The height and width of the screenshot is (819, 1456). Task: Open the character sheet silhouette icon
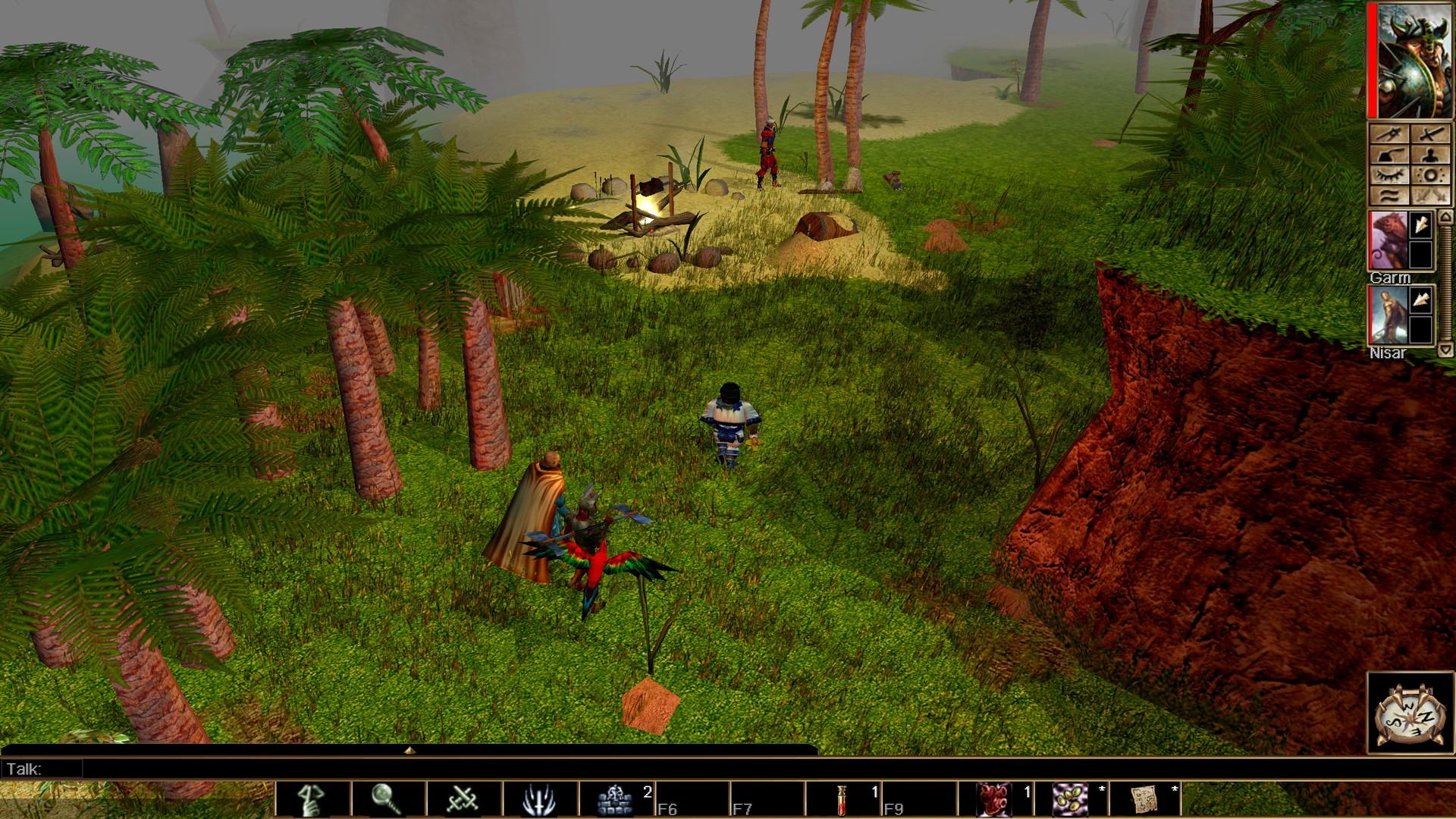(1431, 155)
